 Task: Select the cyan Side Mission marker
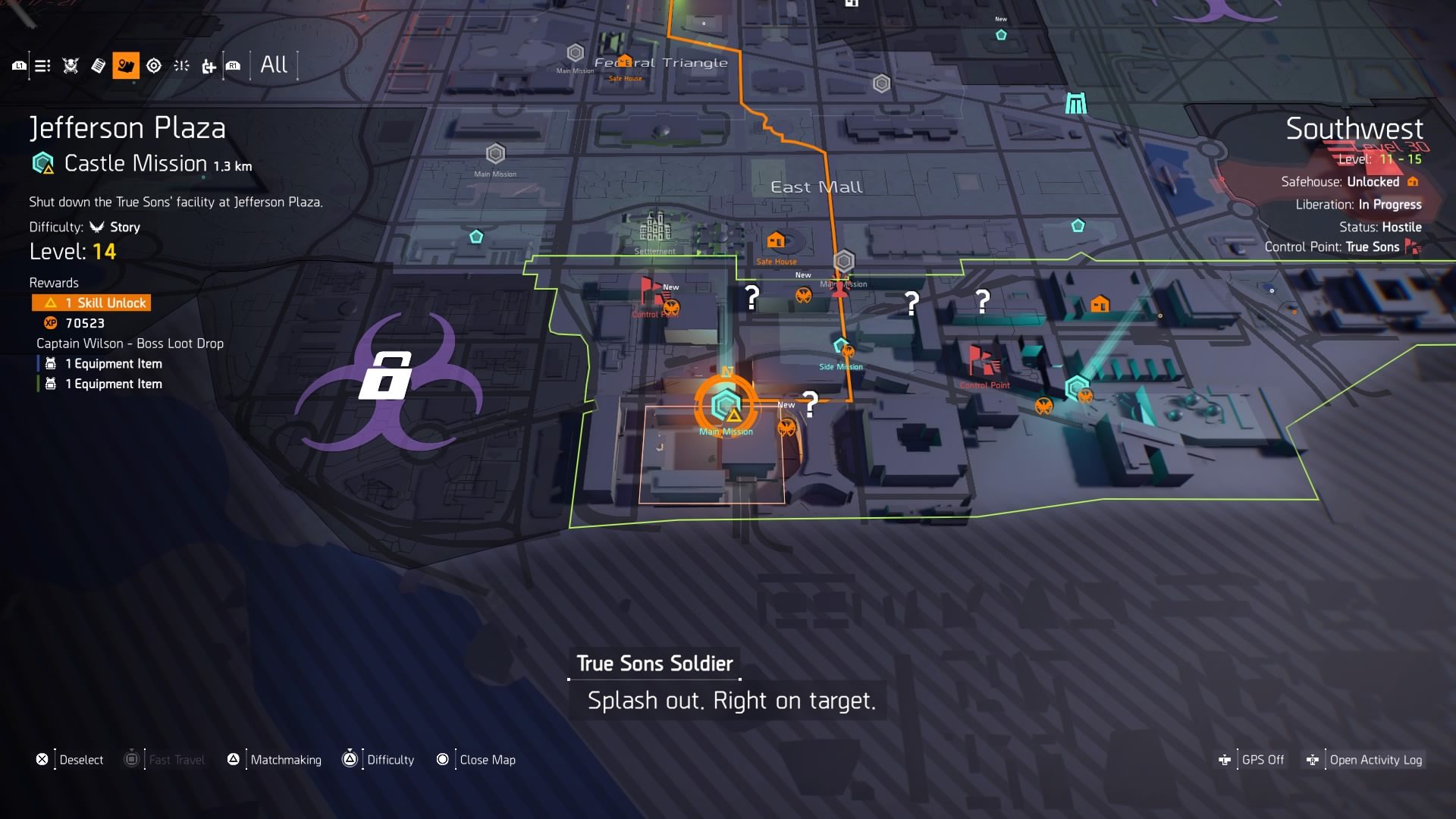tap(840, 347)
